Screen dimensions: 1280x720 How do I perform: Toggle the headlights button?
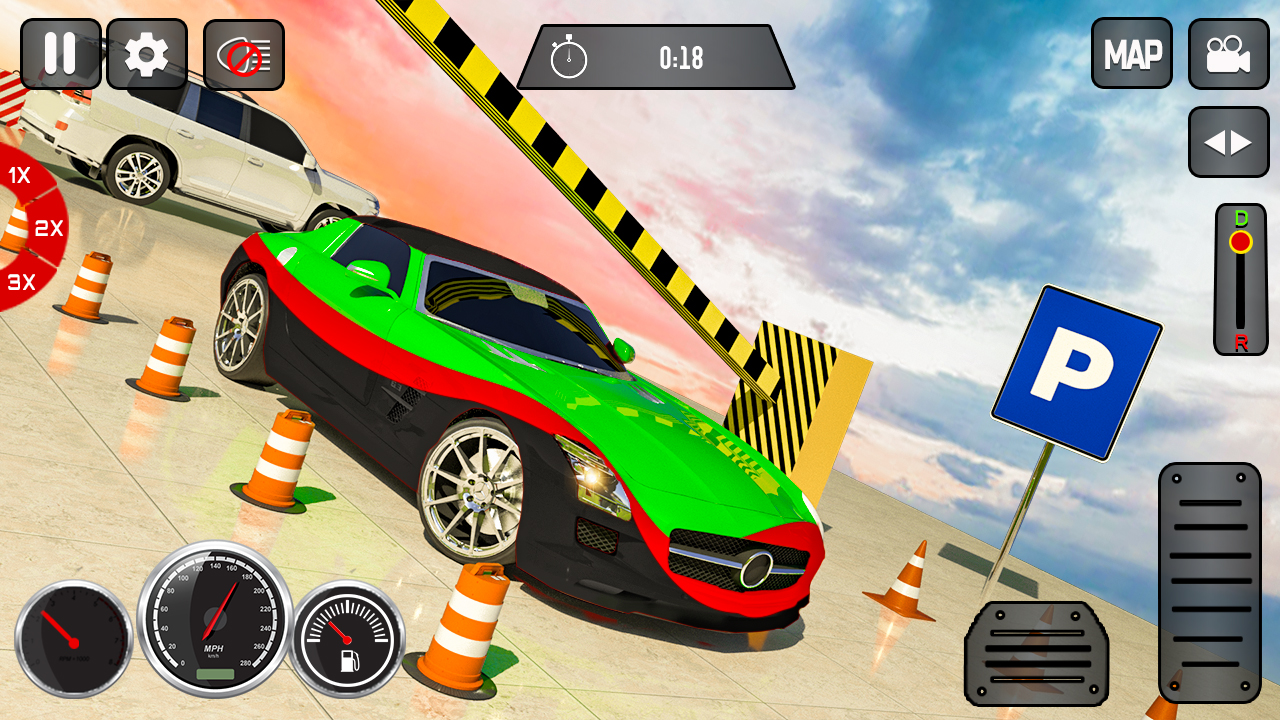(244, 56)
